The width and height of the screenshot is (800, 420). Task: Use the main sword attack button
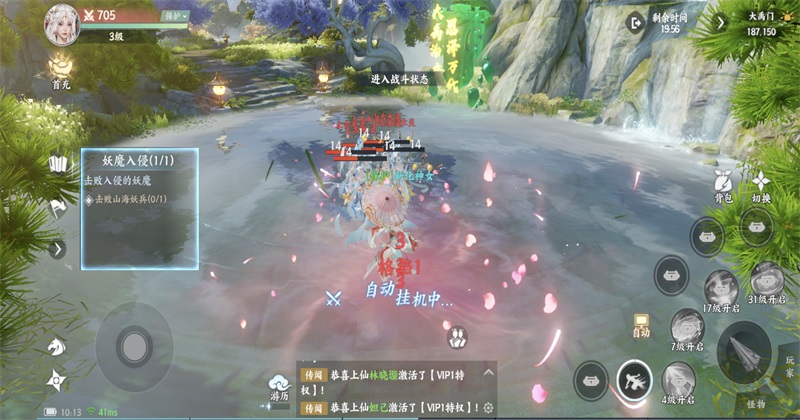[744, 350]
